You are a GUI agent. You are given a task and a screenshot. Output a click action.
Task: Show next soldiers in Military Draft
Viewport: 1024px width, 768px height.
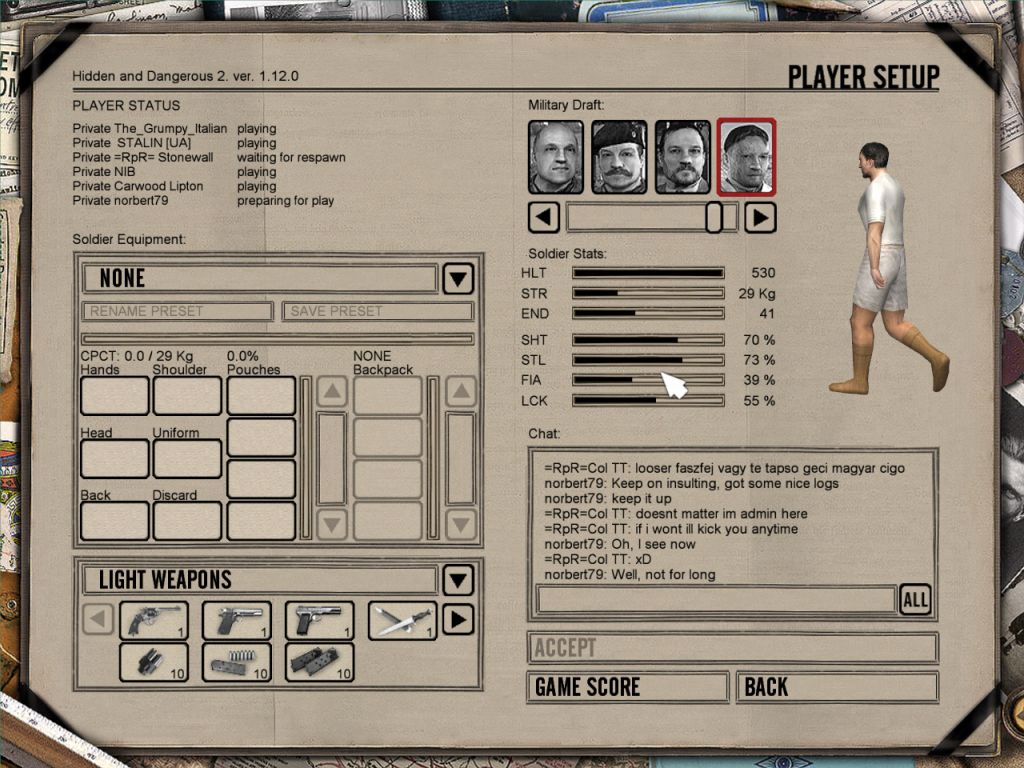(x=760, y=217)
